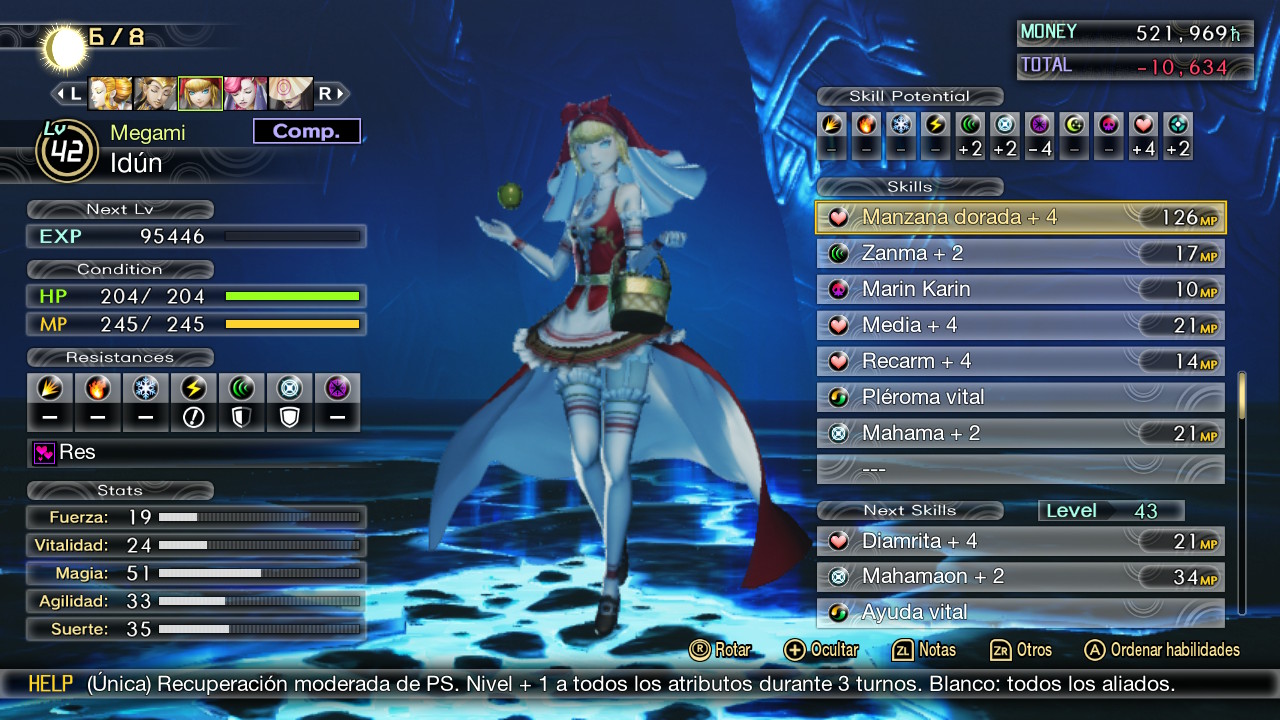The image size is (1280, 720).
Task: Click the skills list scrollbar
Action: pyautogui.click(x=1242, y=490)
